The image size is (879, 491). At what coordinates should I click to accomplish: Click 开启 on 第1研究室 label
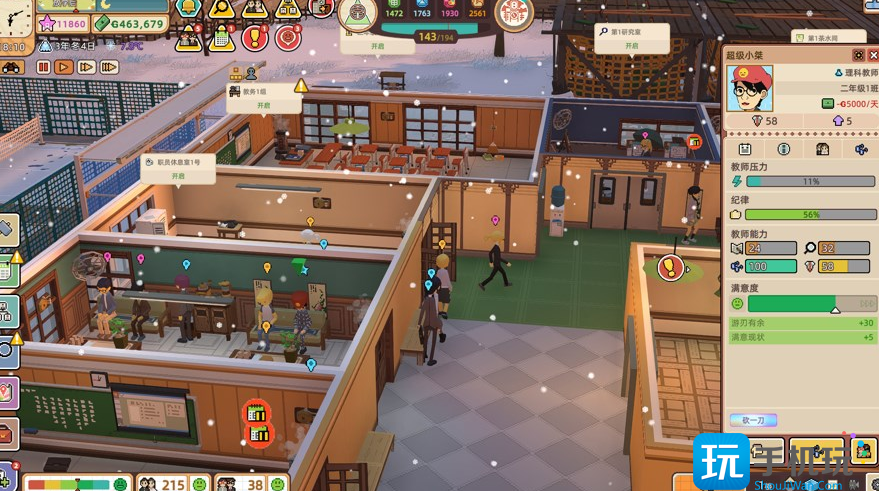tap(631, 46)
